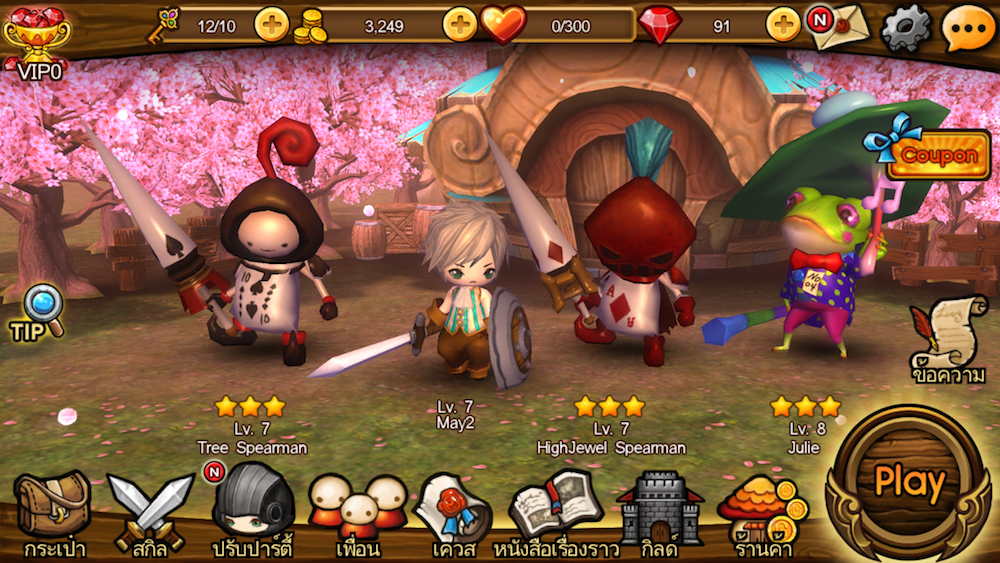Image resolution: width=1000 pixels, height=563 pixels.
Task: Open the chat speech bubble
Action: (967, 27)
